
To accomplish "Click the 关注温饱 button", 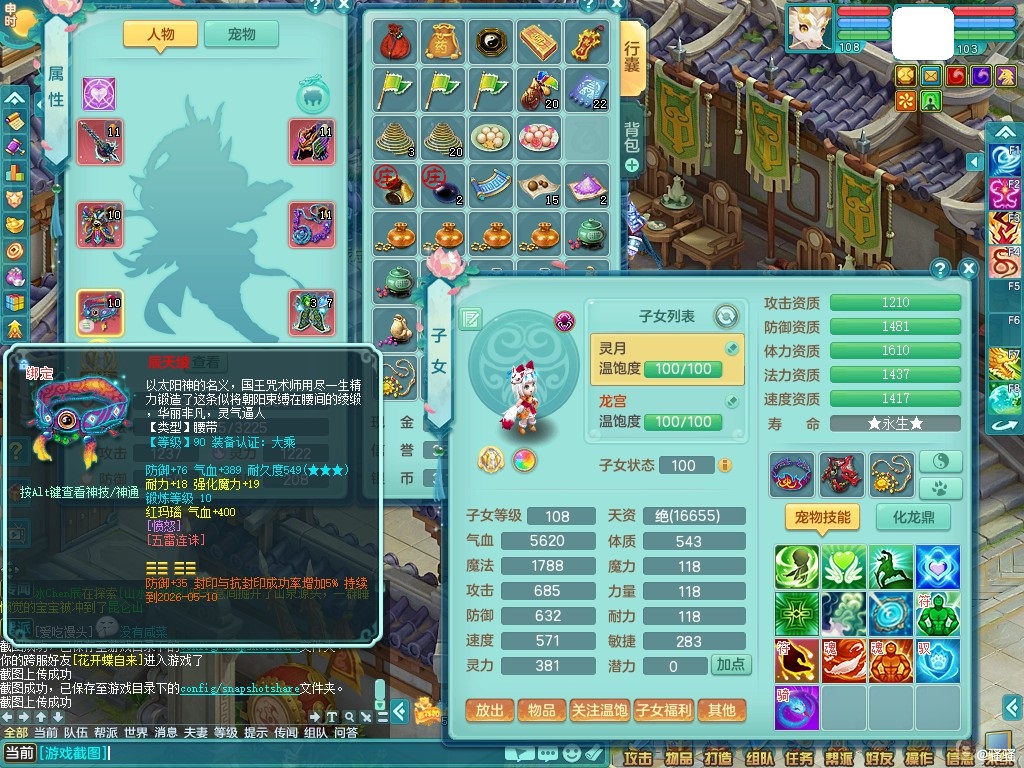I will tap(599, 710).
